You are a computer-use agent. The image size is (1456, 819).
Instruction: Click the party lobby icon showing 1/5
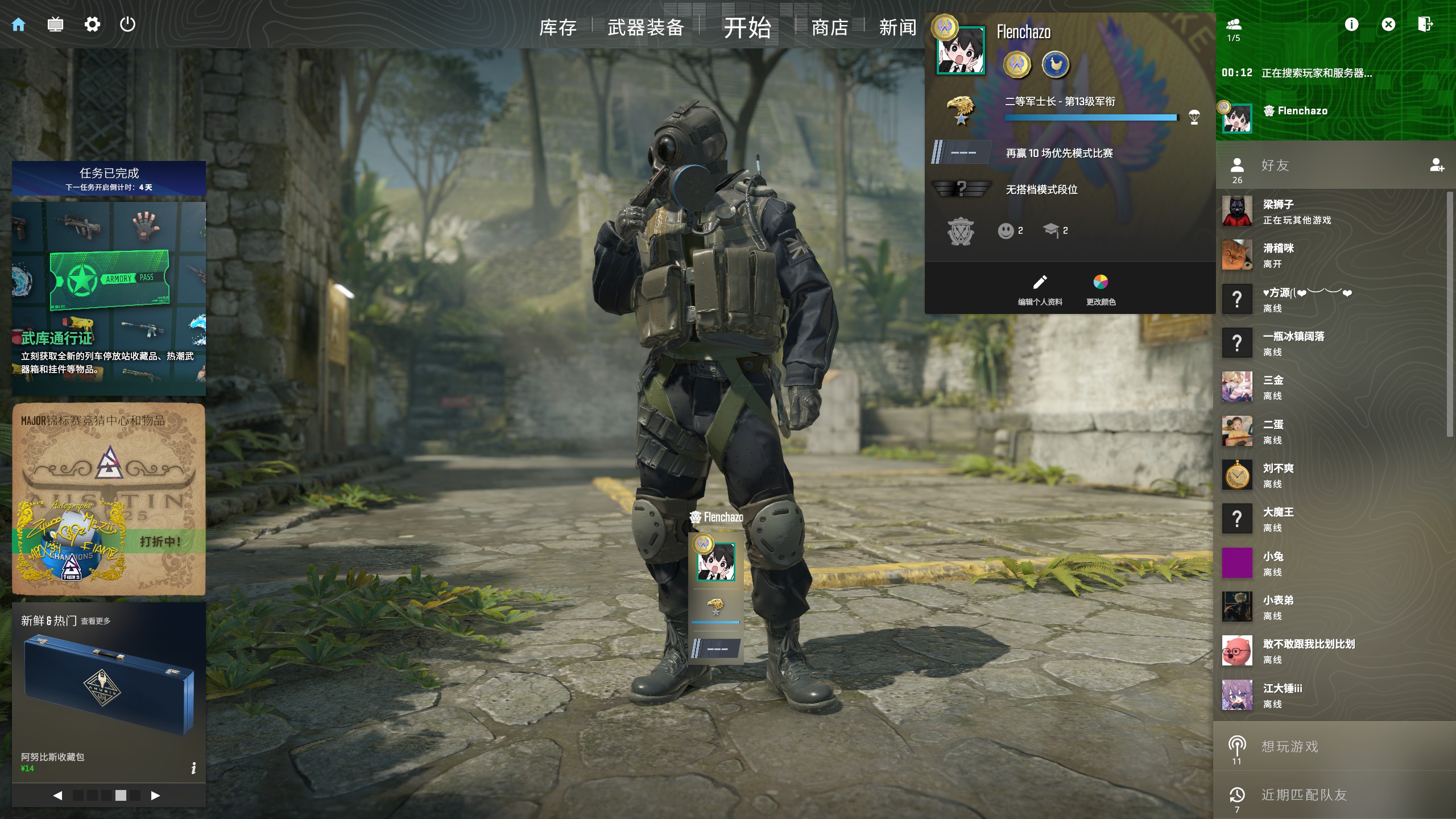1233,24
